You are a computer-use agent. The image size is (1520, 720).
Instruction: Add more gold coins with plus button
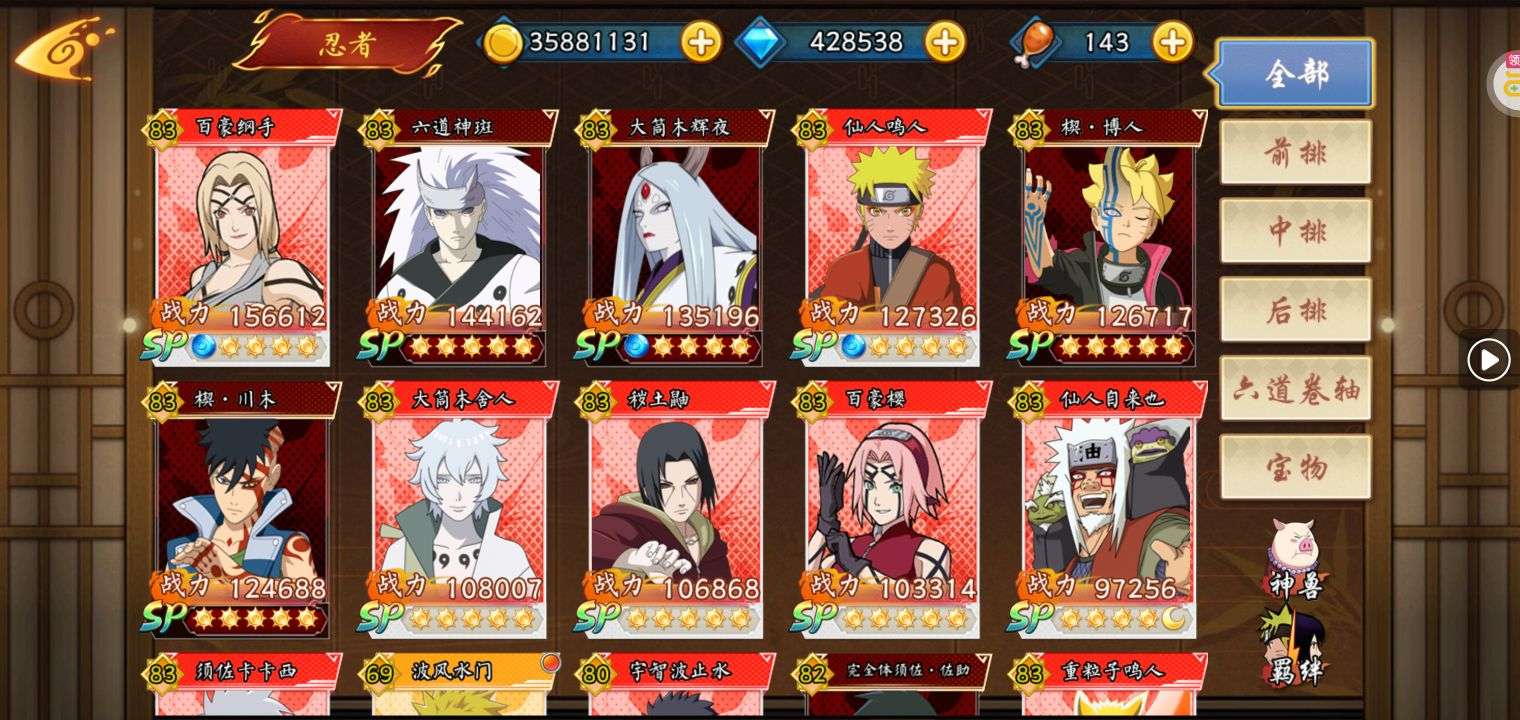coord(701,42)
